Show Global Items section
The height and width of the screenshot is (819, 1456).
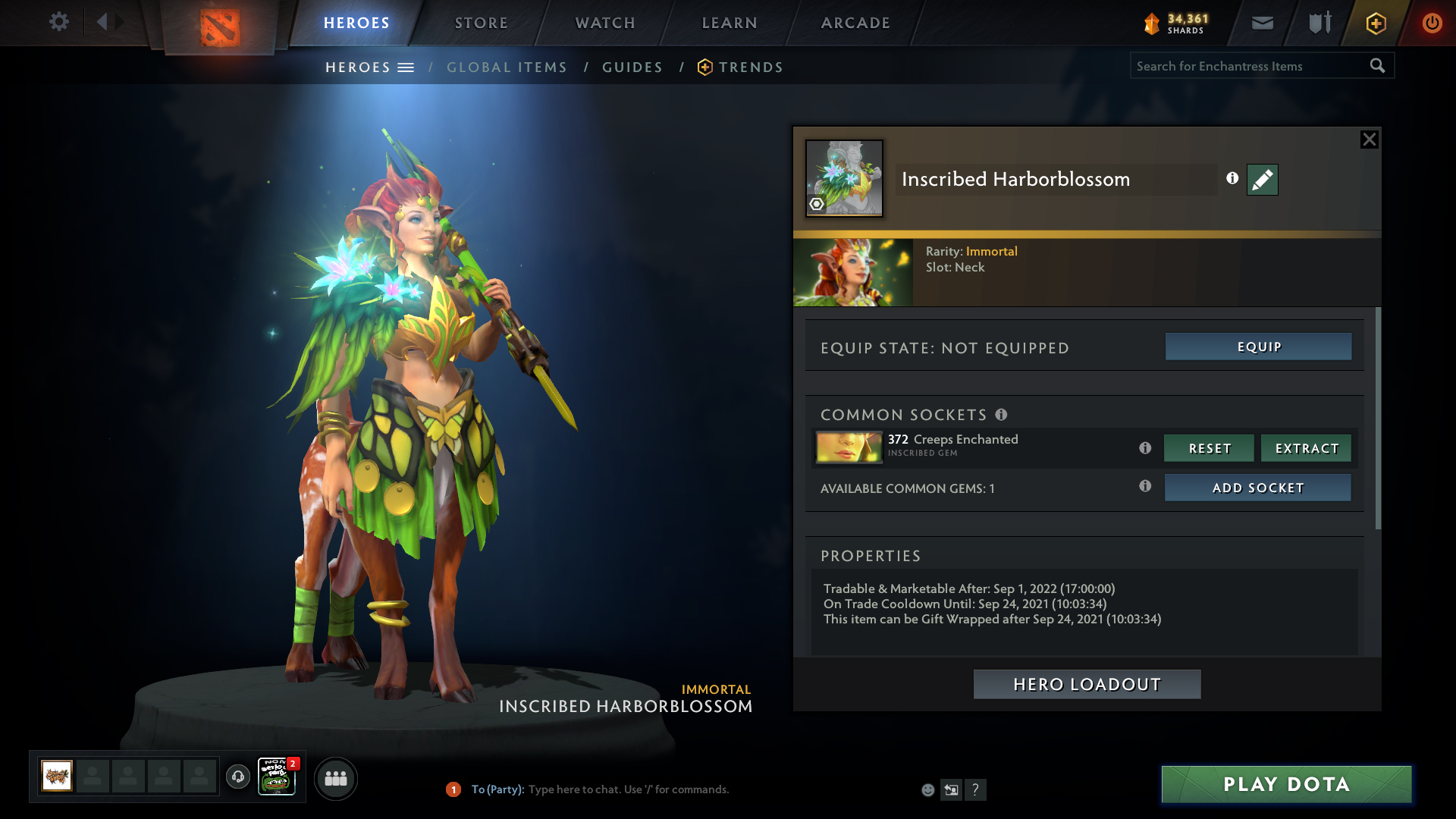[x=507, y=67]
